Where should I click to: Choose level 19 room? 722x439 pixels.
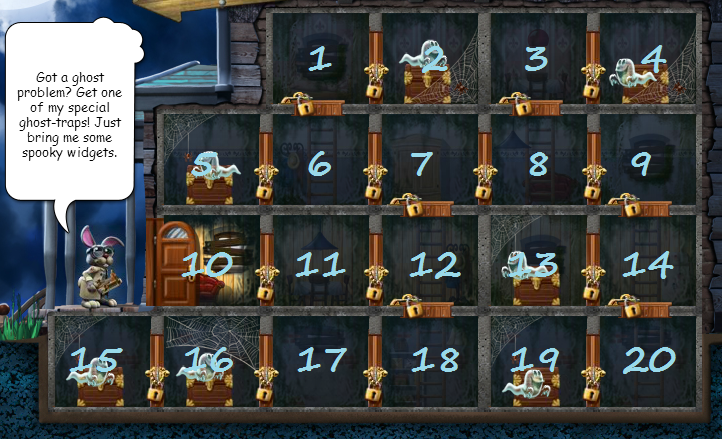pos(538,360)
